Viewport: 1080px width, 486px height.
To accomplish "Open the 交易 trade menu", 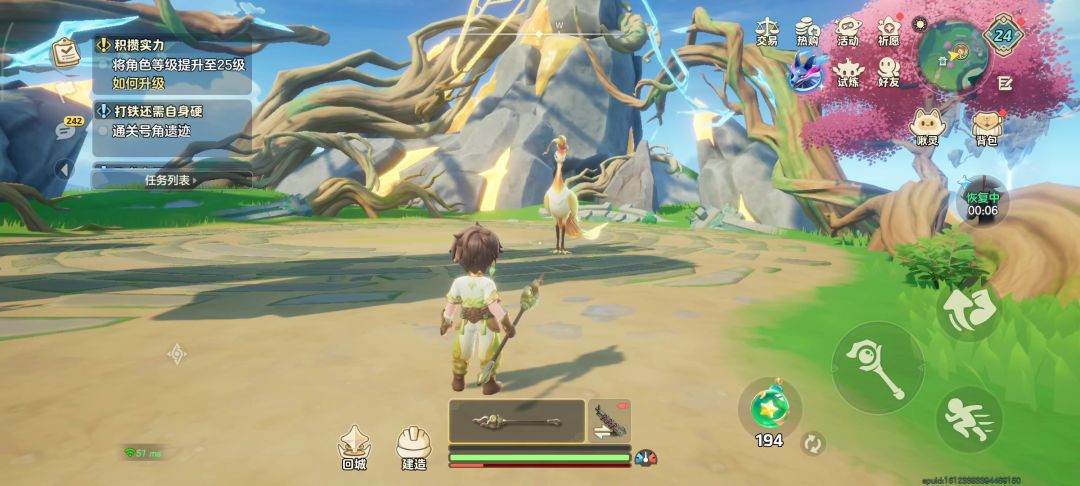I will click(767, 31).
